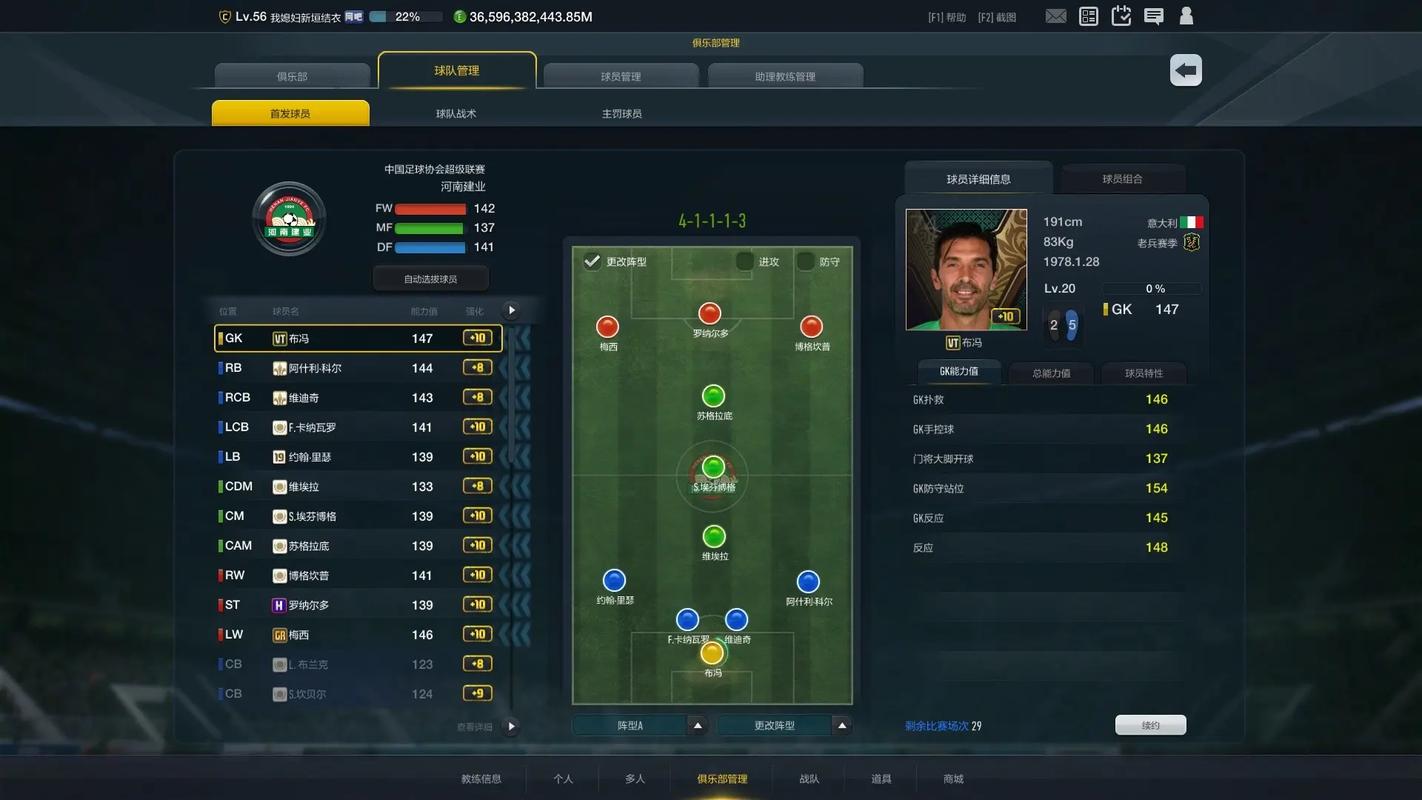Click the daily check-in calendar icon
This screenshot has width=1422, height=800.
[1120, 16]
